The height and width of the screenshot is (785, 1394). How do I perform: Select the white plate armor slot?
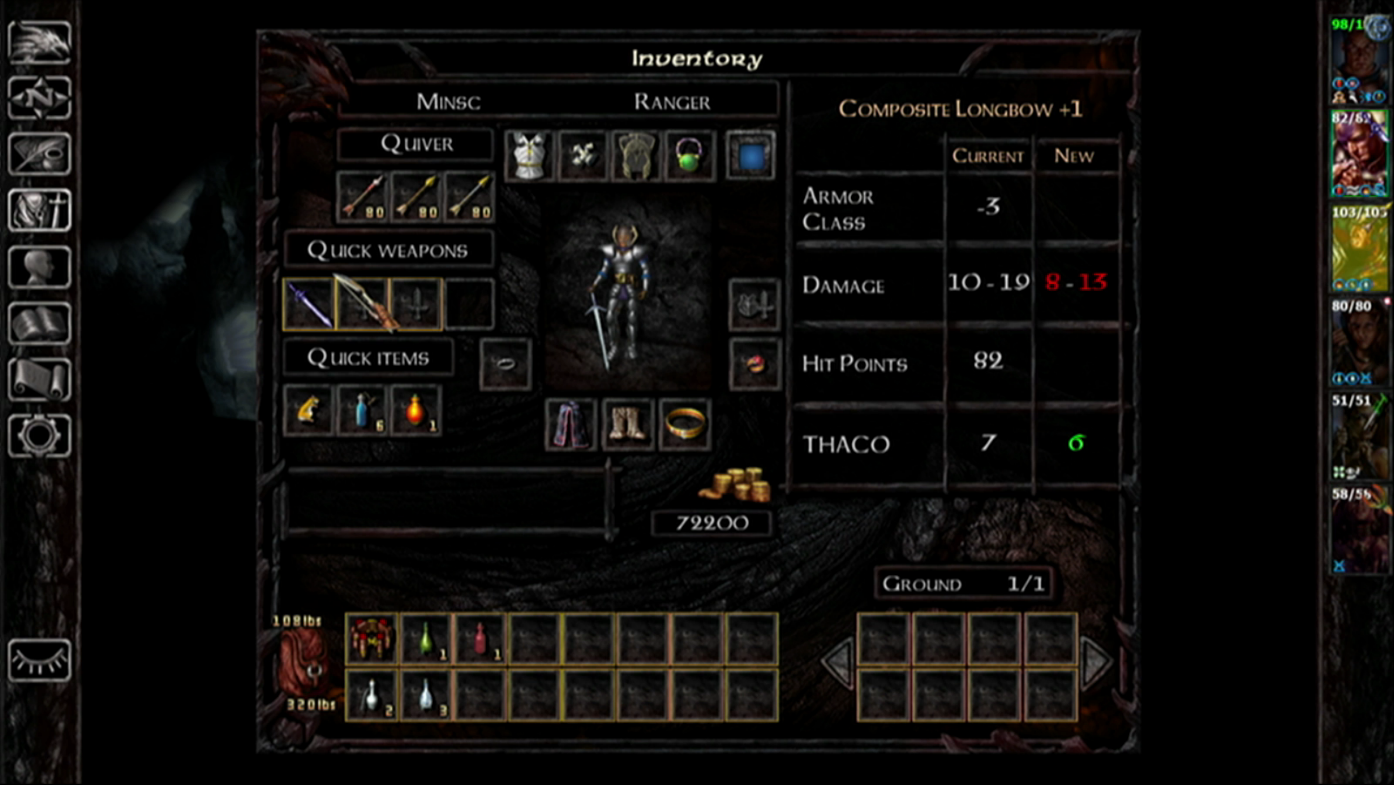(x=530, y=156)
